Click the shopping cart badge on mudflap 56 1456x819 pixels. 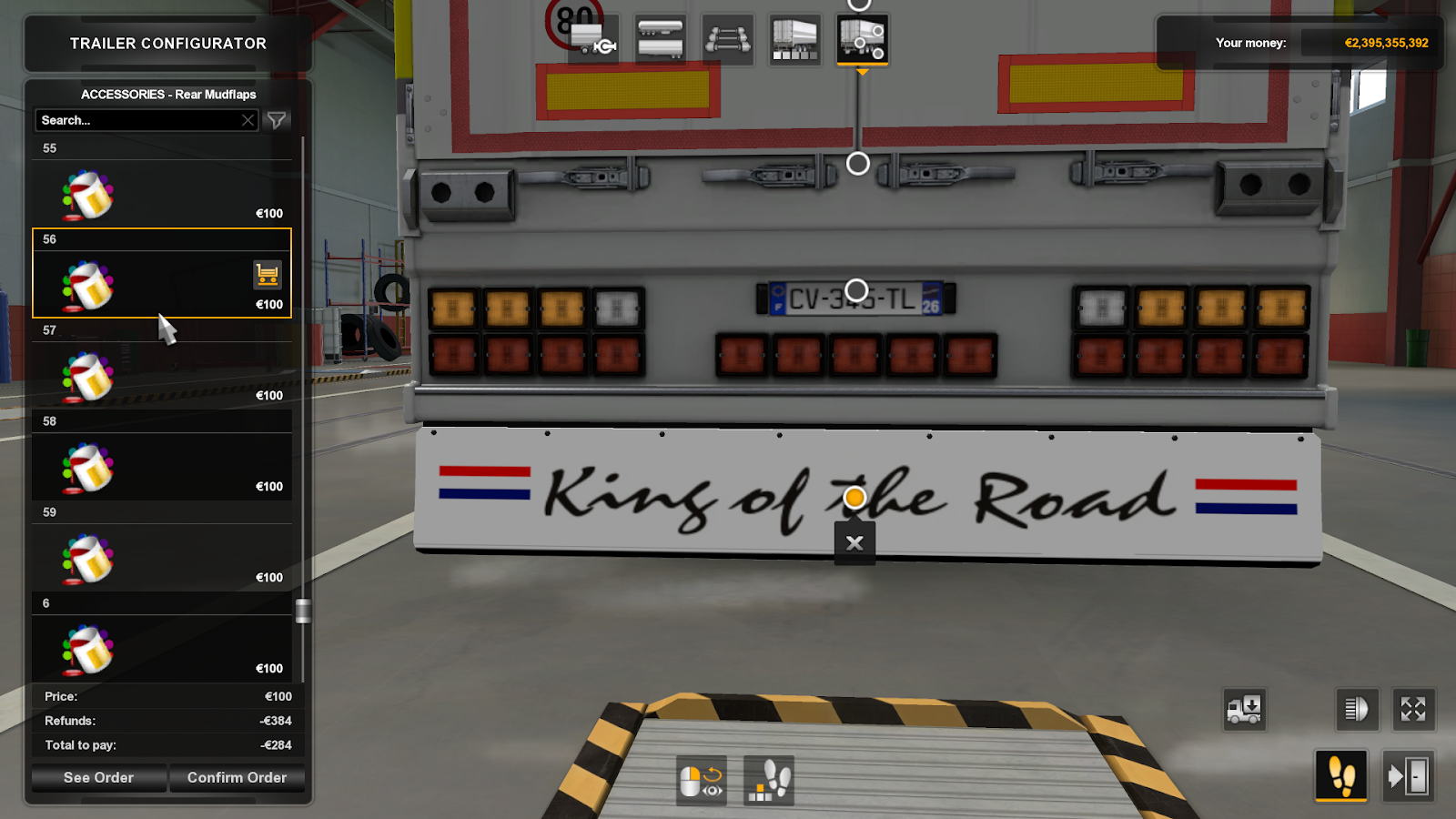[x=268, y=274]
